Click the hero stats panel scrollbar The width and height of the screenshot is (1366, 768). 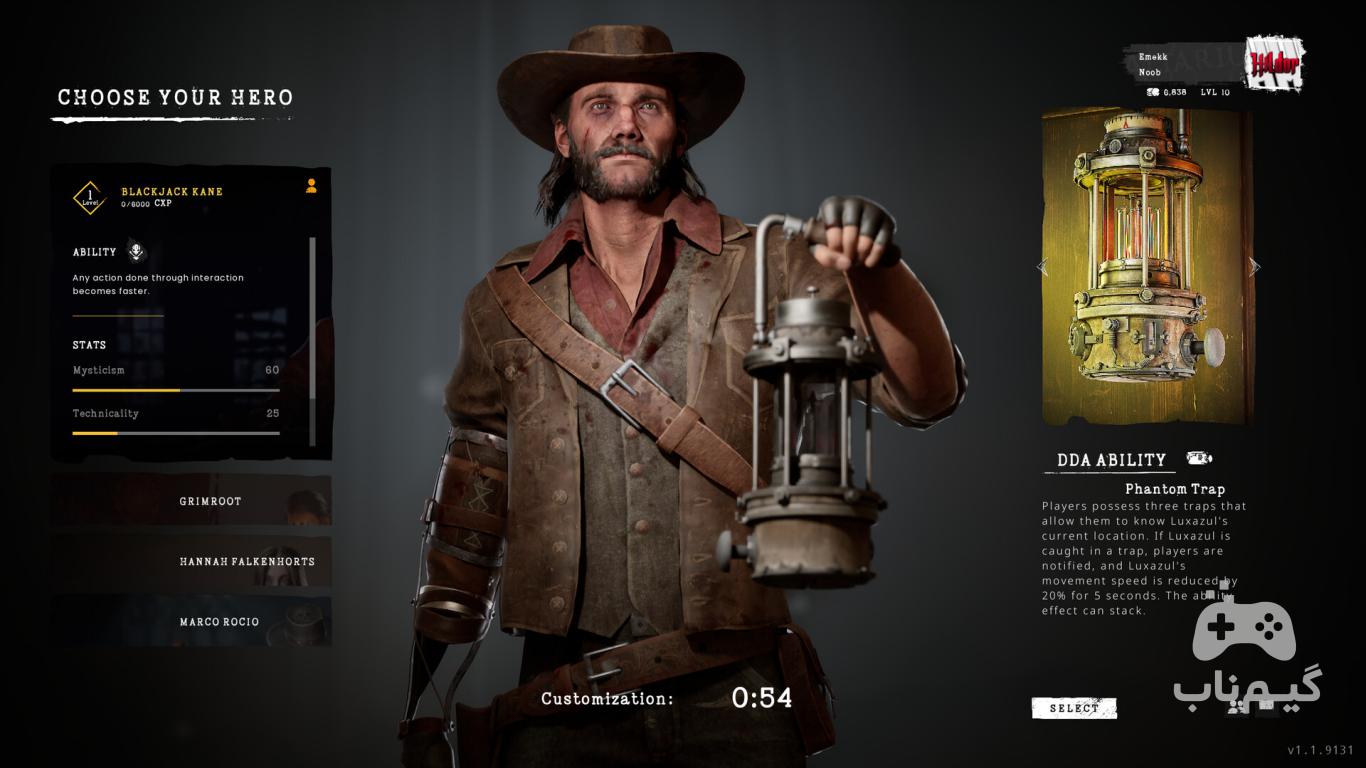[x=312, y=340]
